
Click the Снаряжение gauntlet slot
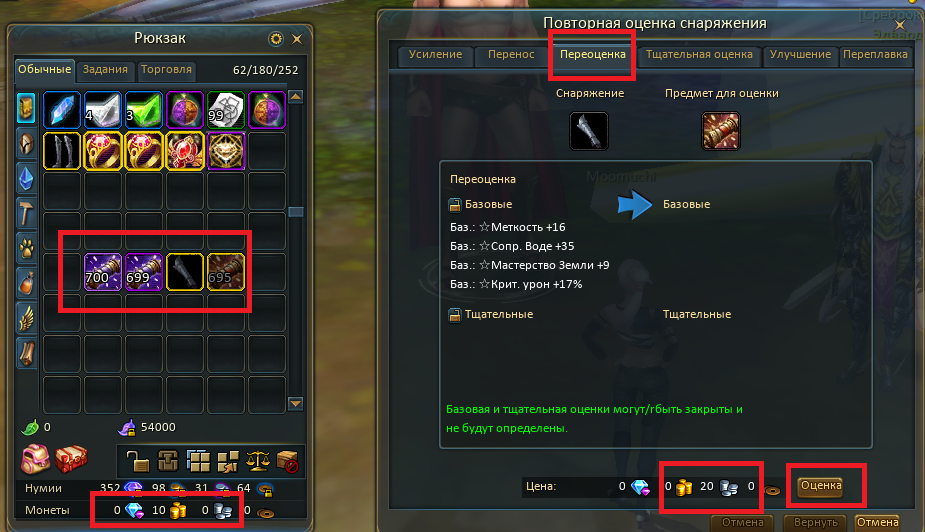tap(589, 130)
